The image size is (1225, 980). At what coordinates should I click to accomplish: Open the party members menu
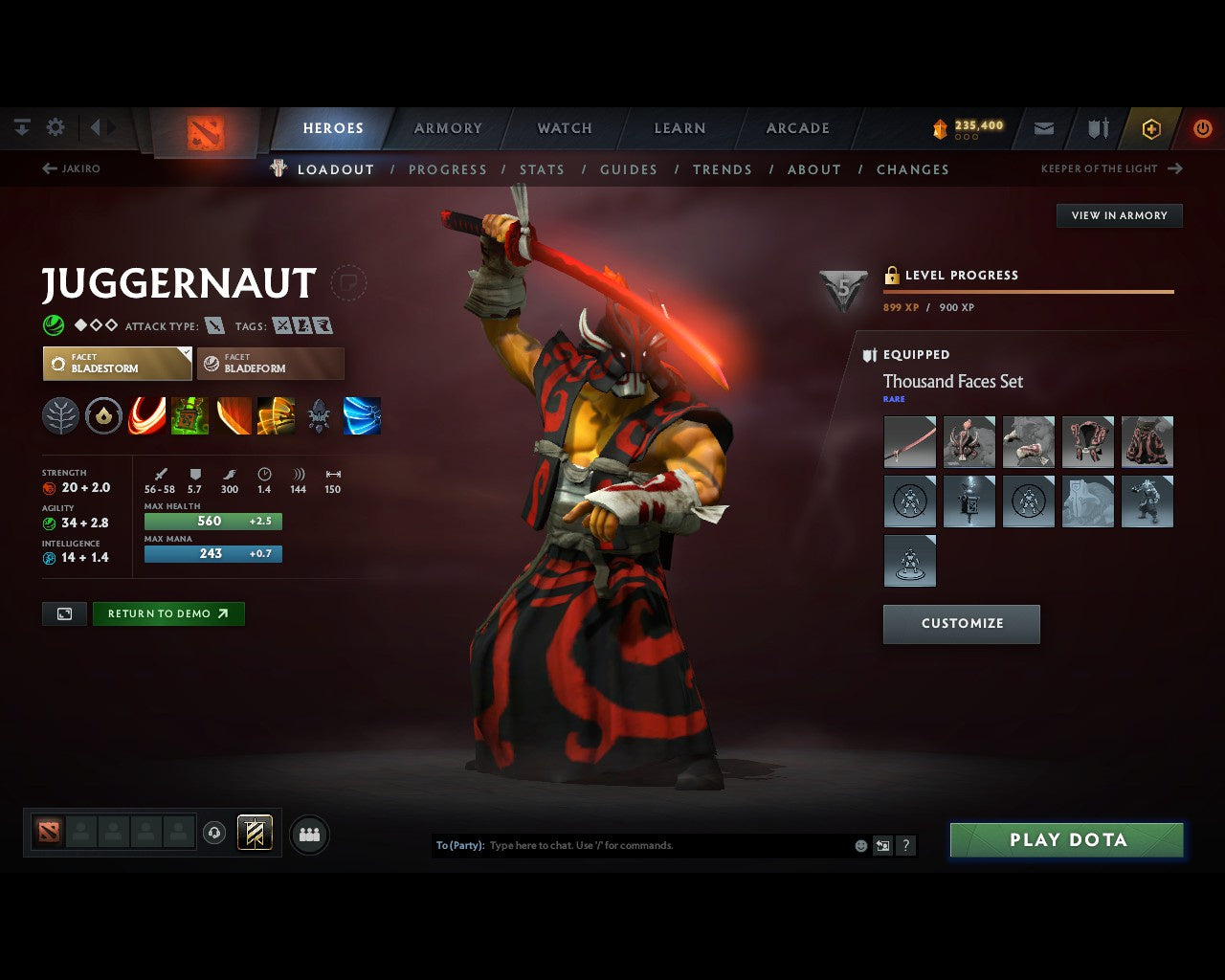[308, 834]
